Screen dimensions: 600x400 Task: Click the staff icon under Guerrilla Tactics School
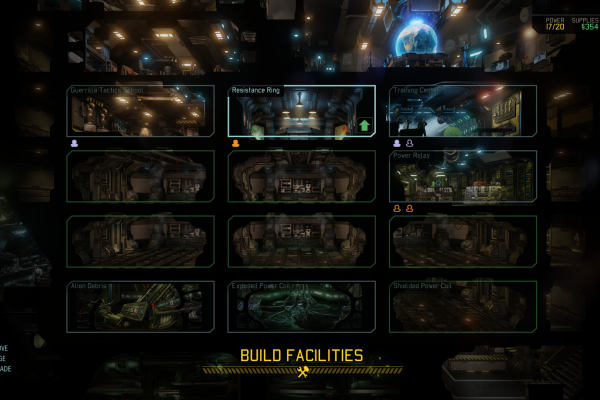pyautogui.click(x=75, y=143)
